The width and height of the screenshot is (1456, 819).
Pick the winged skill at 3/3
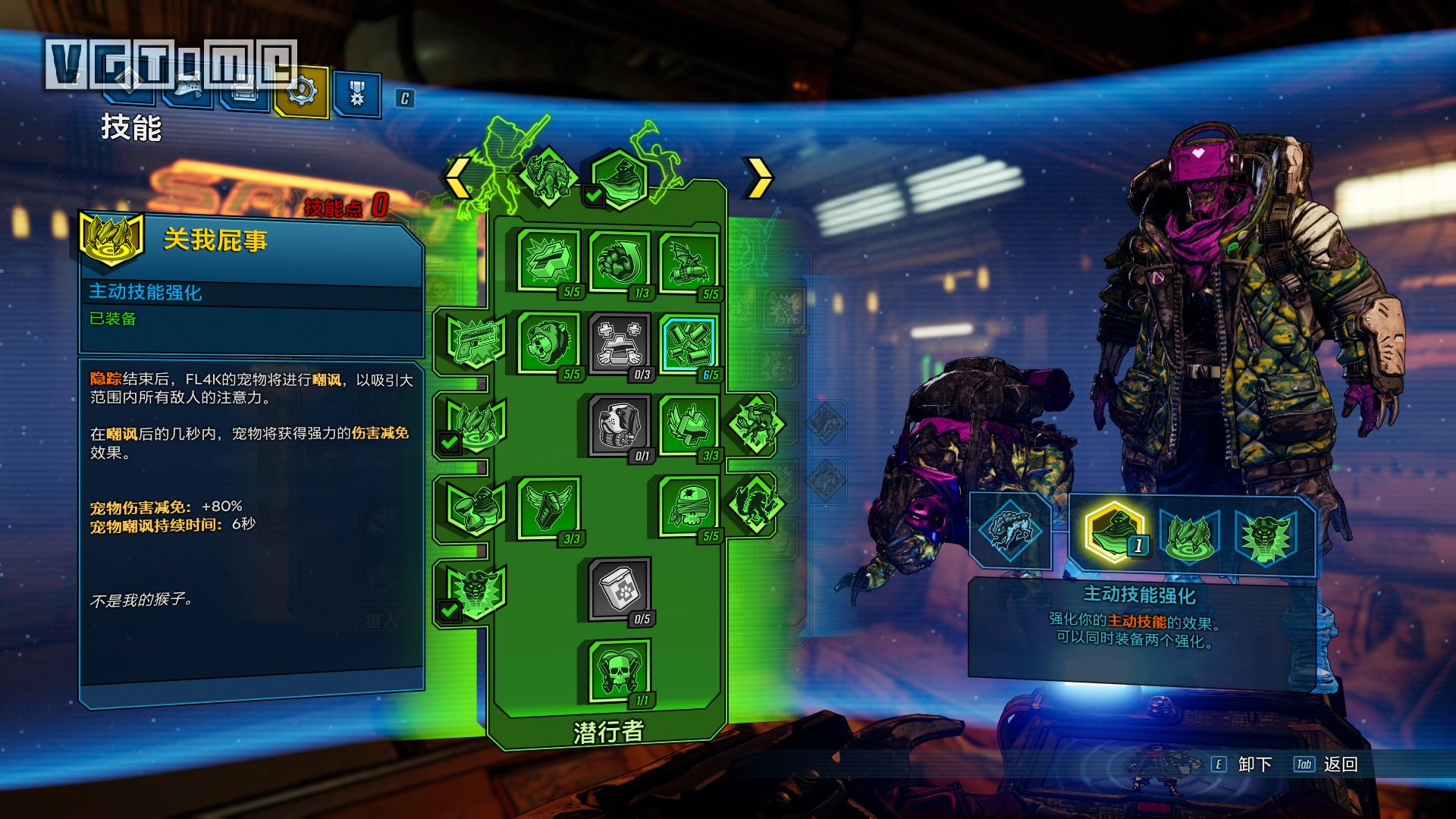tap(548, 507)
